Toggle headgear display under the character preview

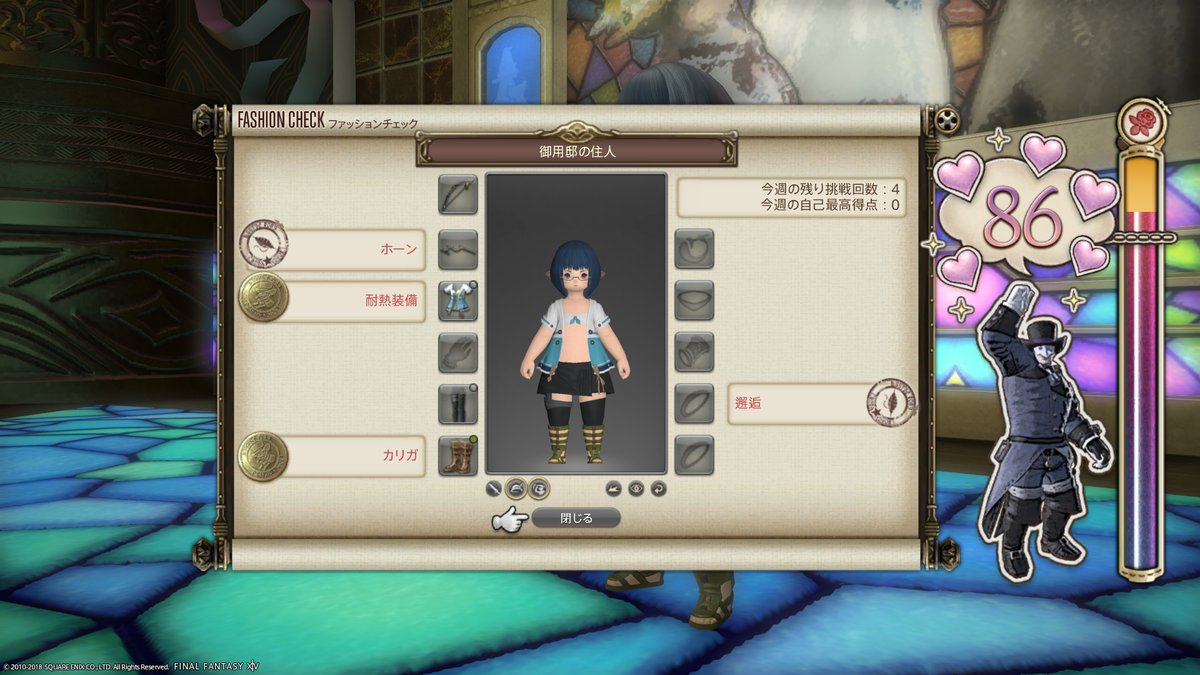pyautogui.click(x=516, y=489)
